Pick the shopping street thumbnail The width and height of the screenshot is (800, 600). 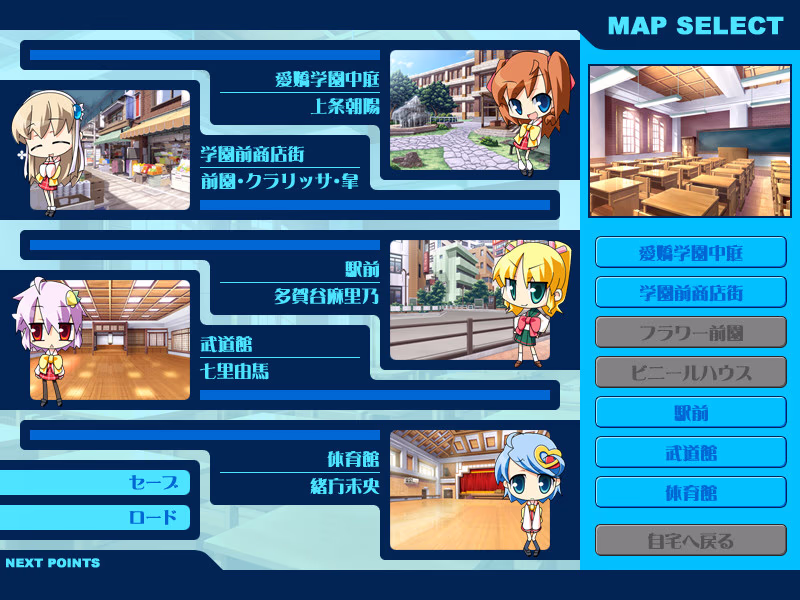[x=135, y=150]
